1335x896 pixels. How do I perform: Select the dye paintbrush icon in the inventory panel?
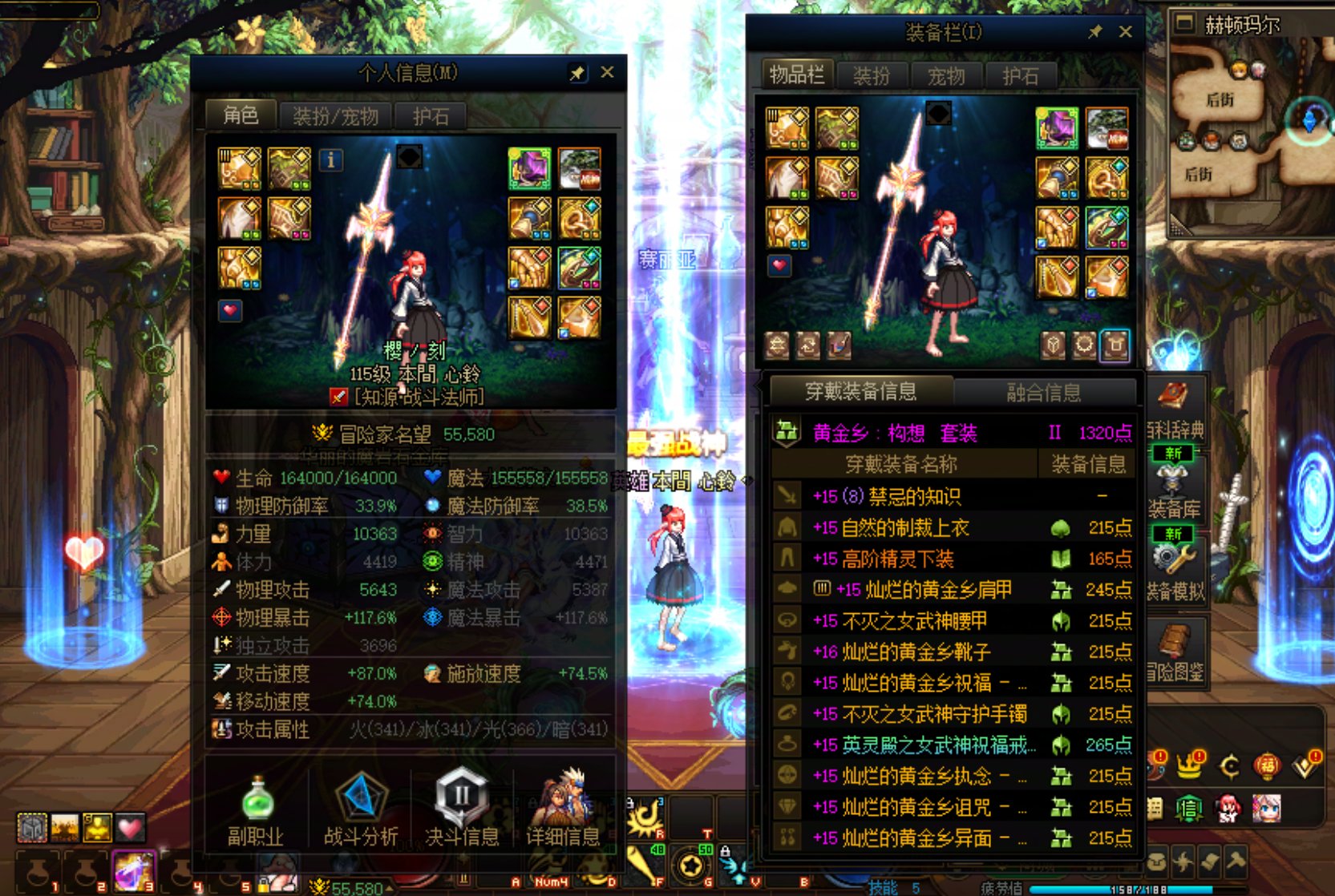point(839,346)
